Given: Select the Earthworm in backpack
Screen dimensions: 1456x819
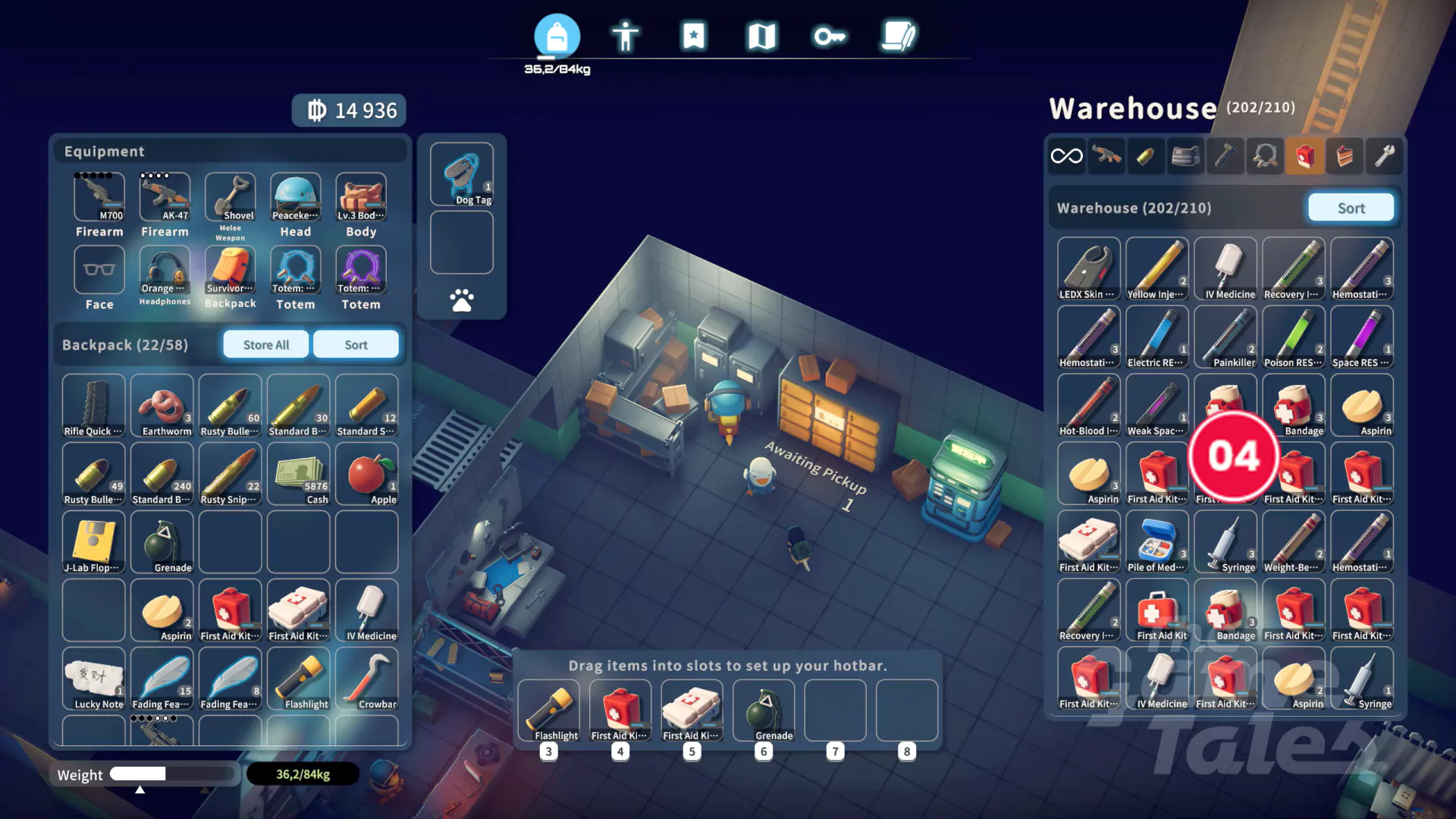Looking at the screenshot, I should [x=162, y=406].
